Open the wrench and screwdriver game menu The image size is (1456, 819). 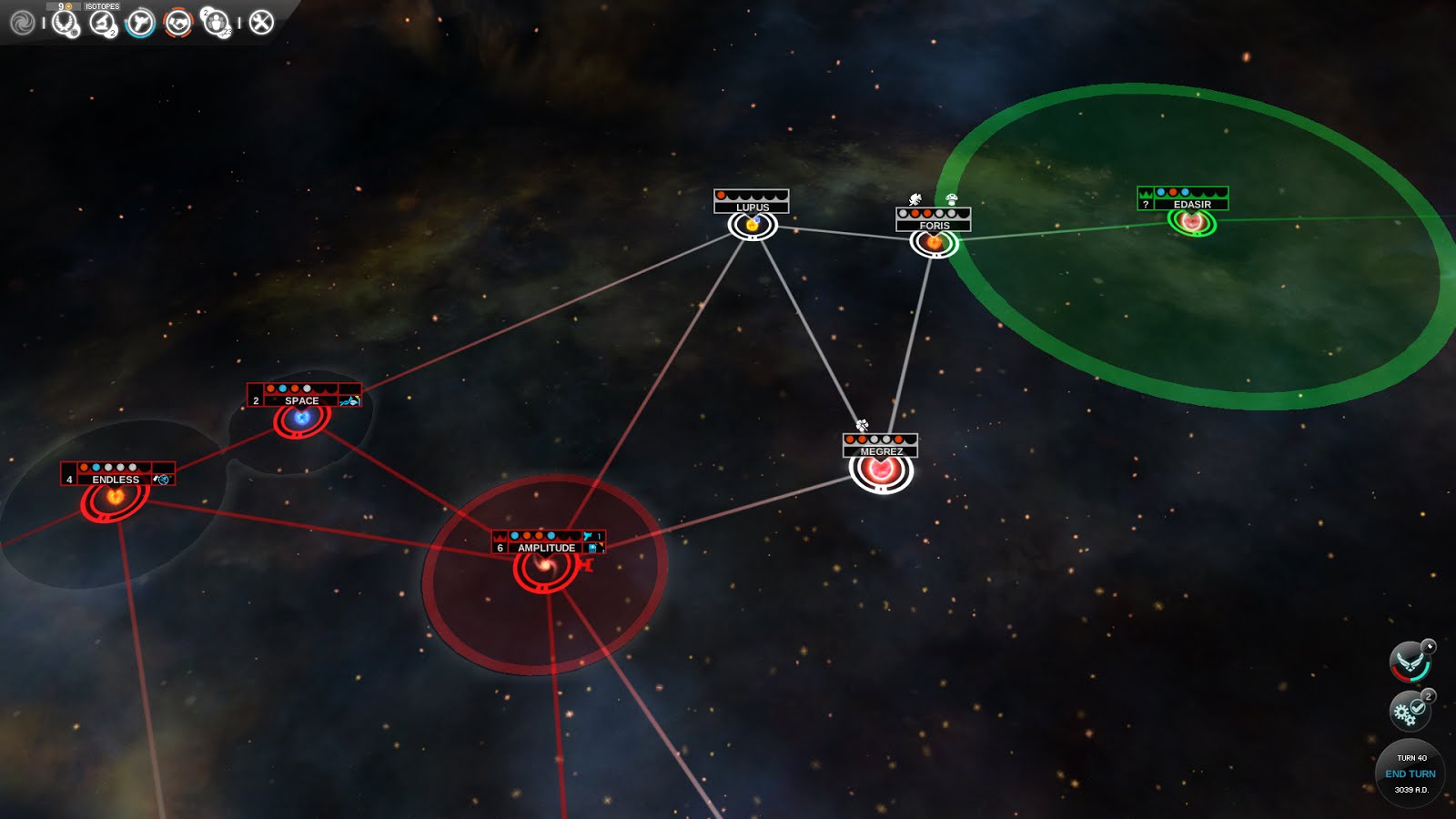coord(261,22)
